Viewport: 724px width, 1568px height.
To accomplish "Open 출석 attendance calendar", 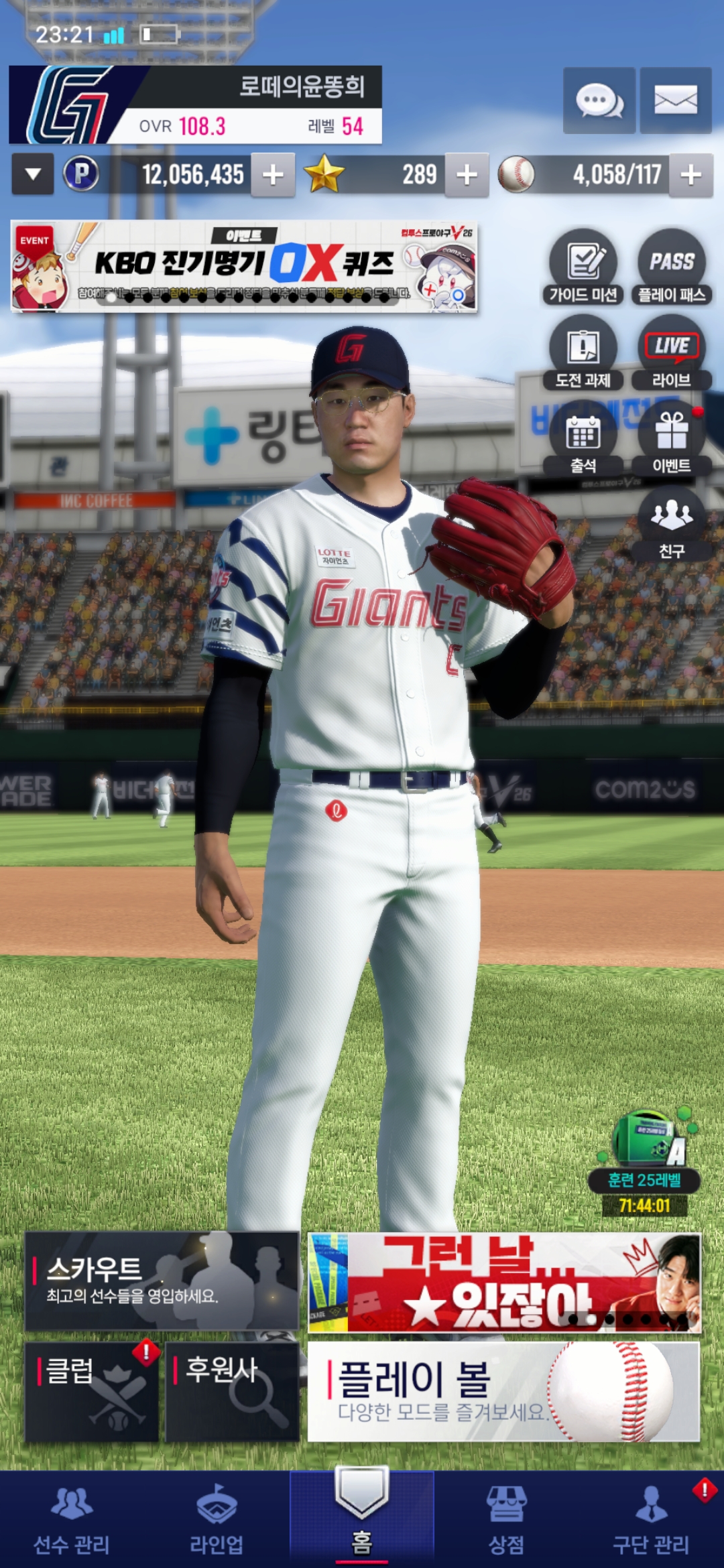I will click(x=583, y=439).
